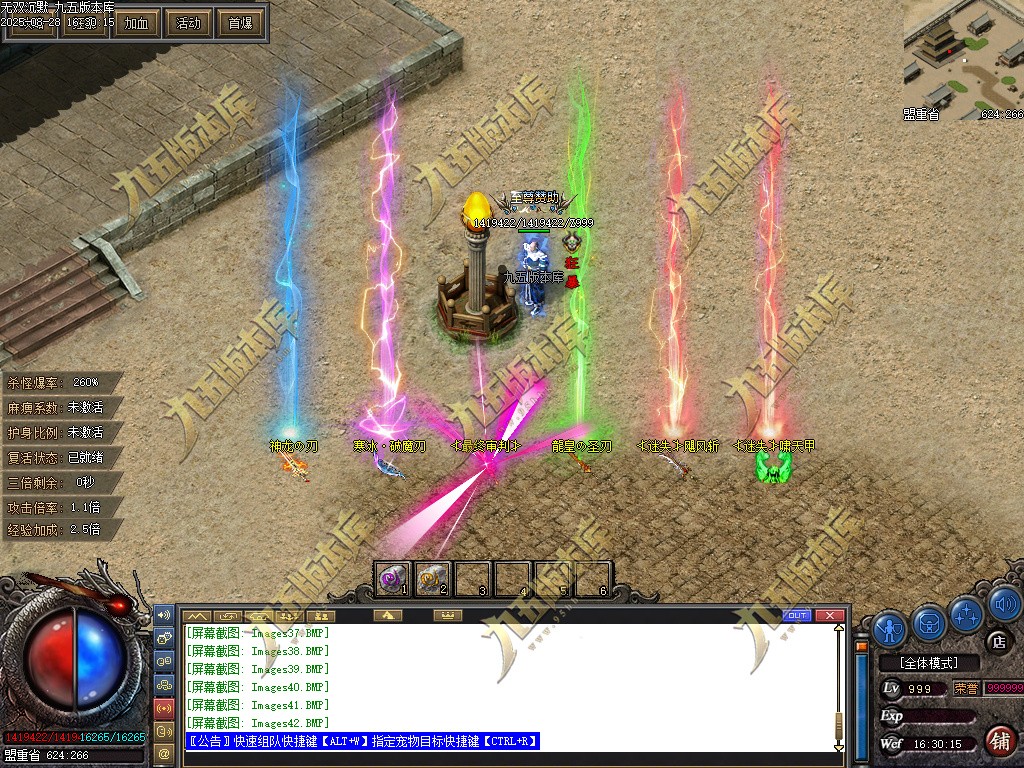
Task: Click the blue OUT button
Action: coord(797,615)
